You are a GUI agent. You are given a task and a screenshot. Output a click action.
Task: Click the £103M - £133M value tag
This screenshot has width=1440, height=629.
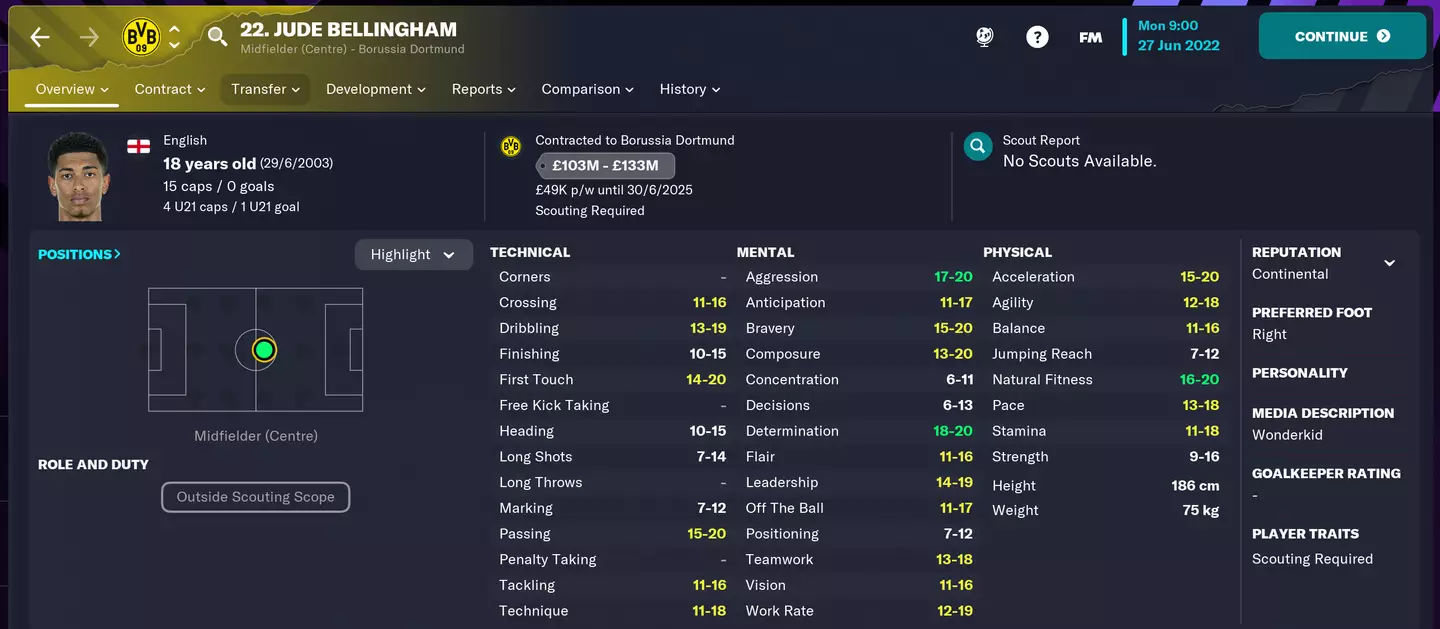pos(605,166)
